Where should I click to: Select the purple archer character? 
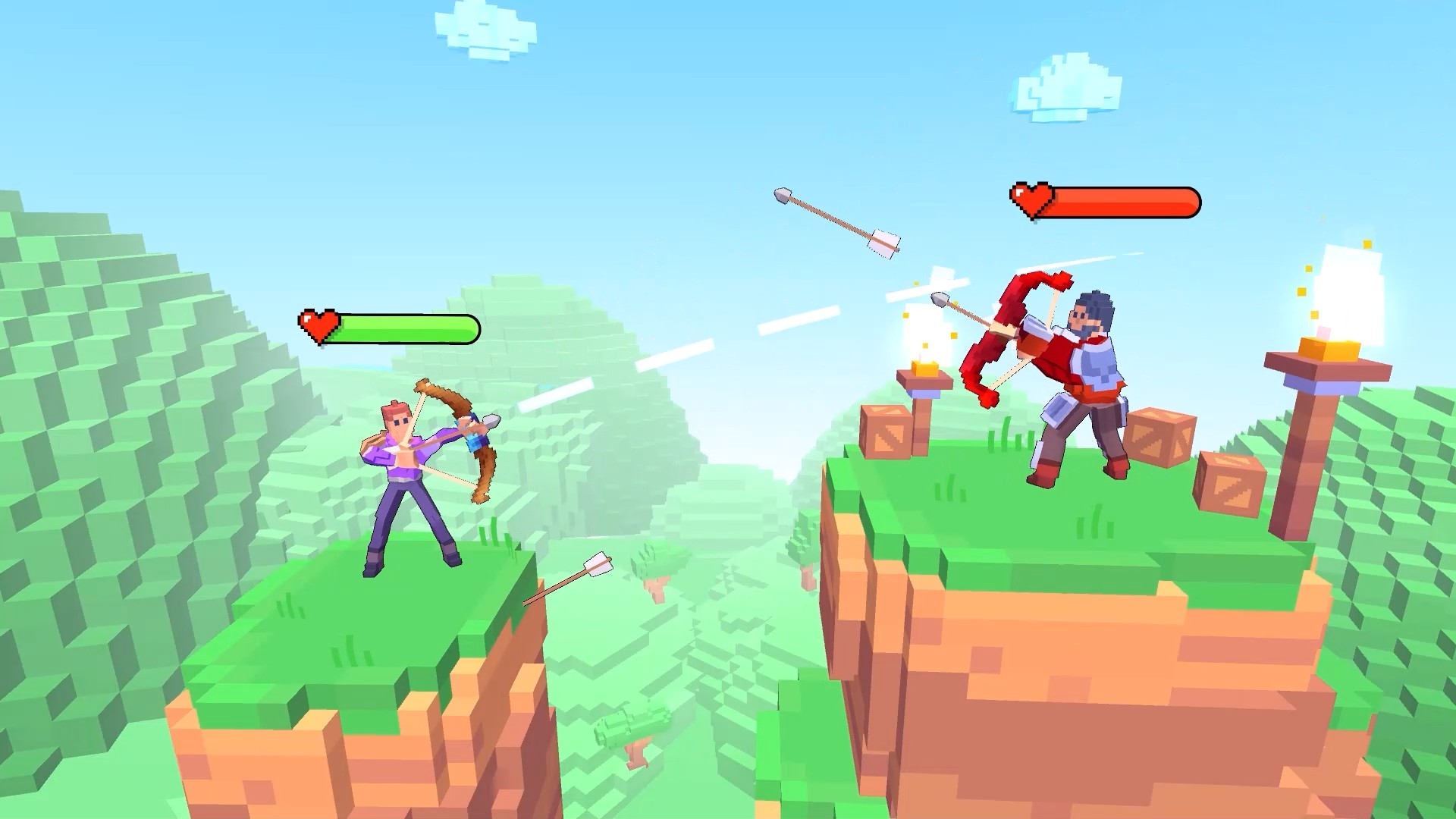(x=402, y=463)
